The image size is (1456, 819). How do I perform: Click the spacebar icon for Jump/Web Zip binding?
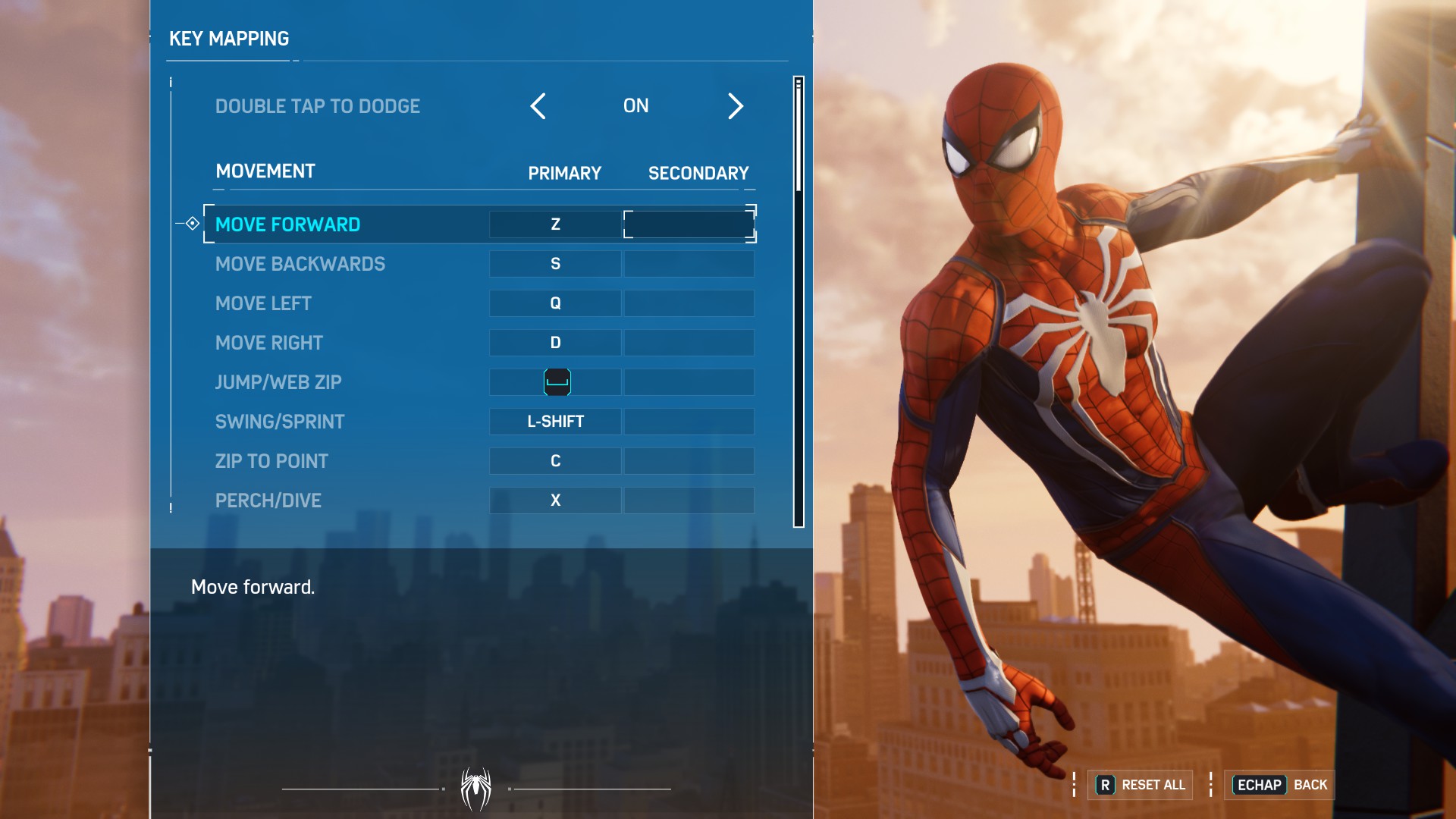(556, 382)
